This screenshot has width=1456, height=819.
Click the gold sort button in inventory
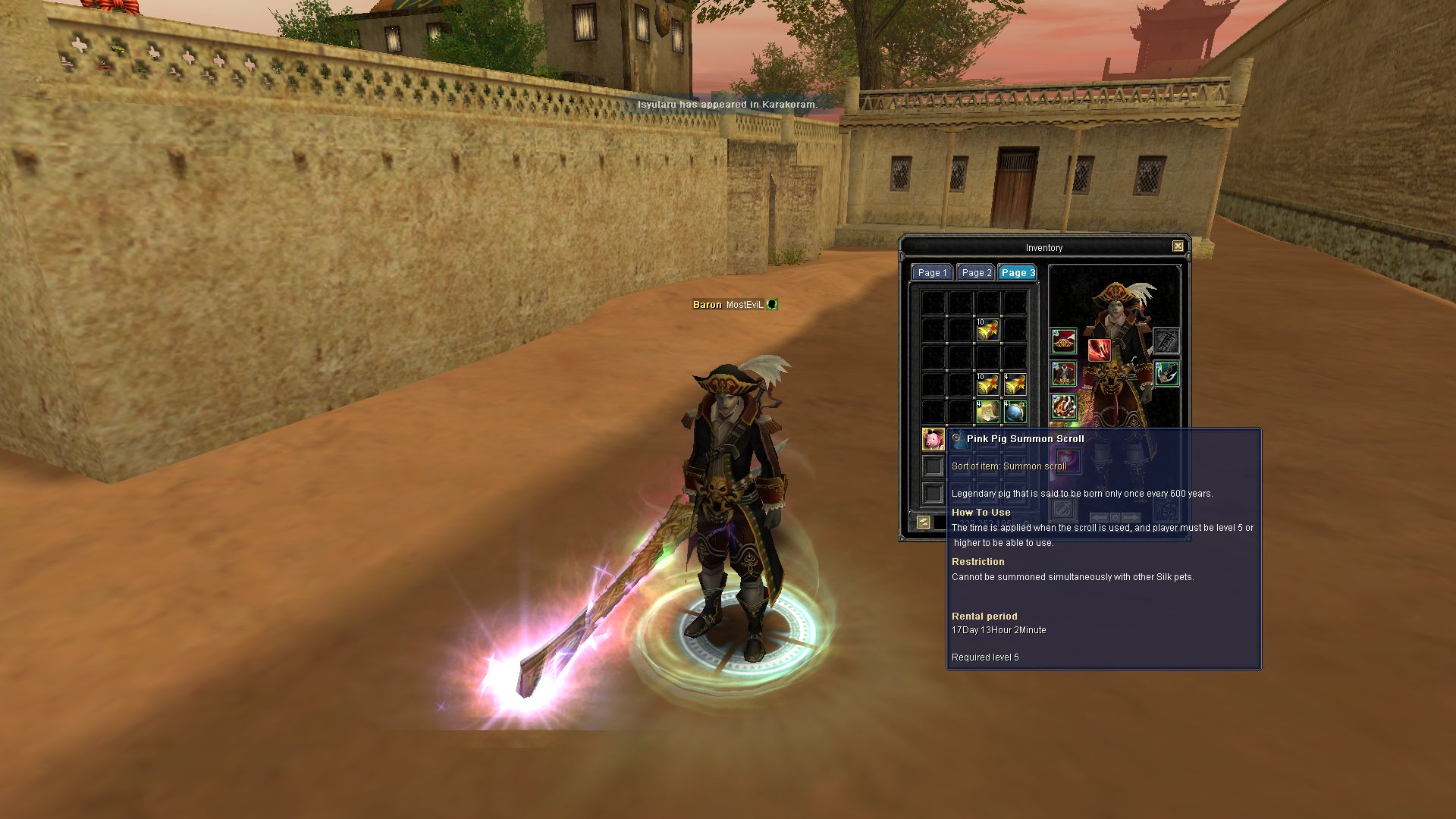[x=923, y=522]
